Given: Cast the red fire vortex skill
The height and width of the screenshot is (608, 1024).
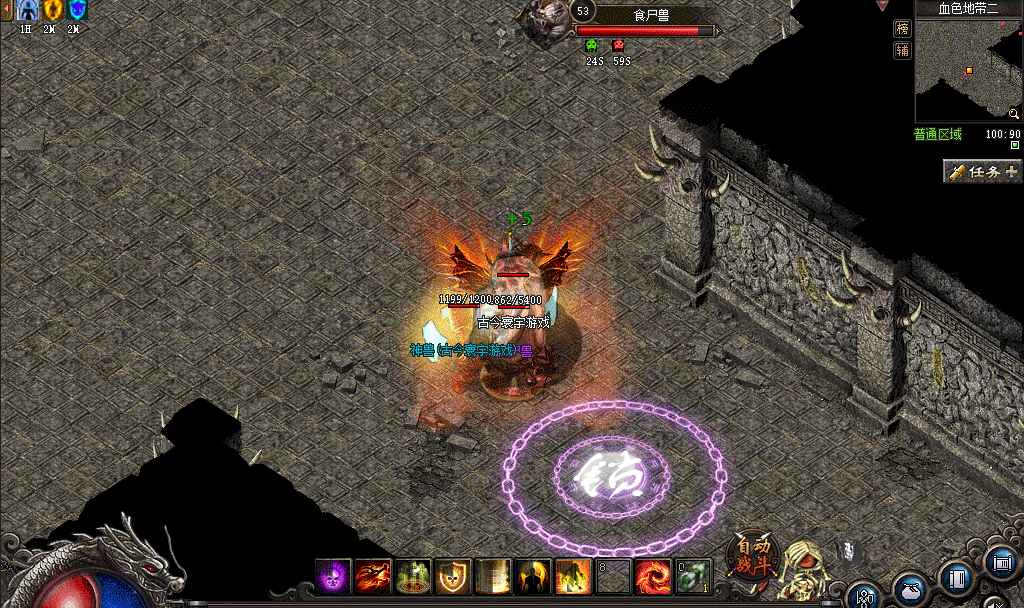Looking at the screenshot, I should point(652,576).
